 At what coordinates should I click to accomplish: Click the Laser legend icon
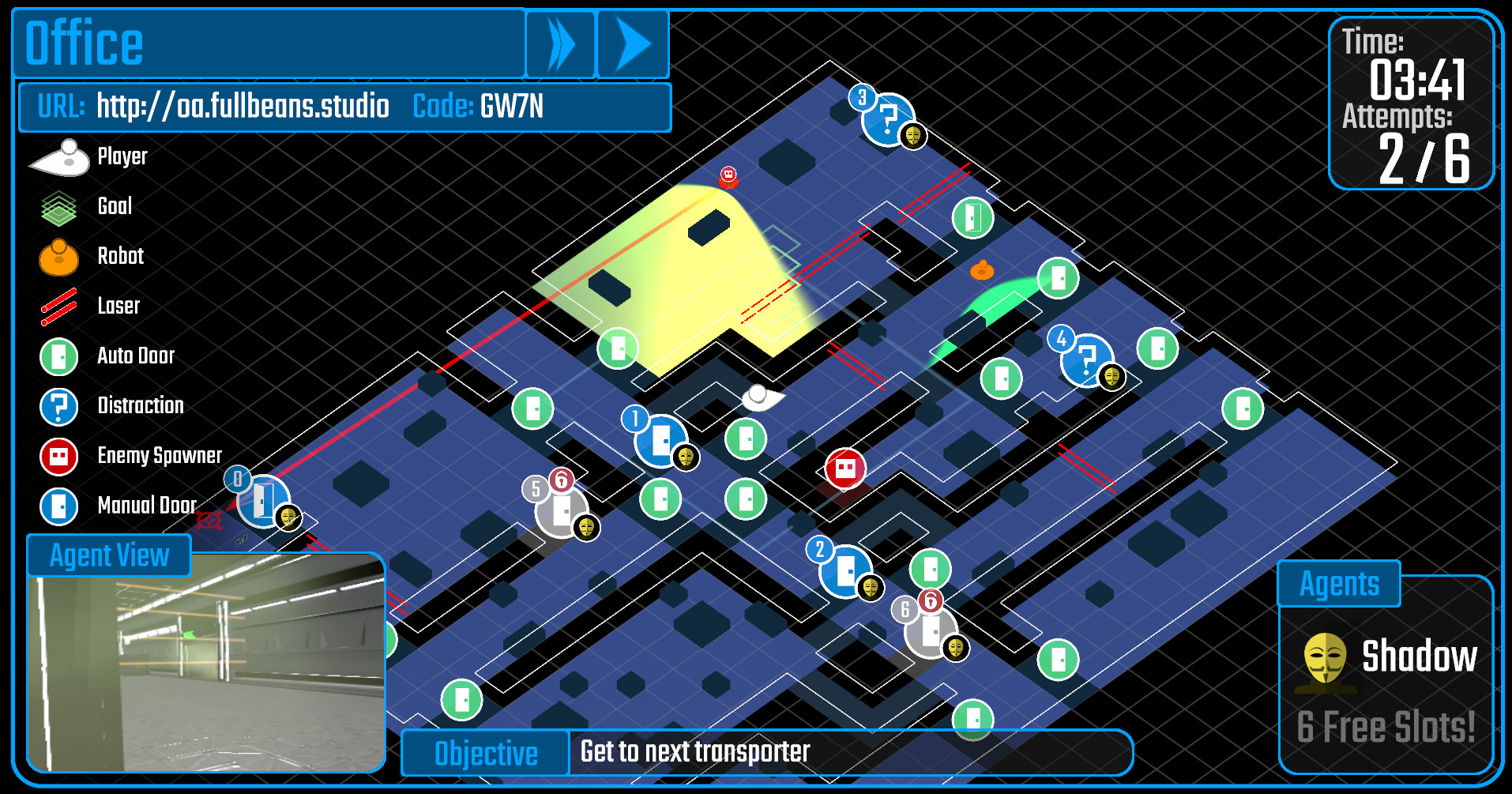coord(58,307)
